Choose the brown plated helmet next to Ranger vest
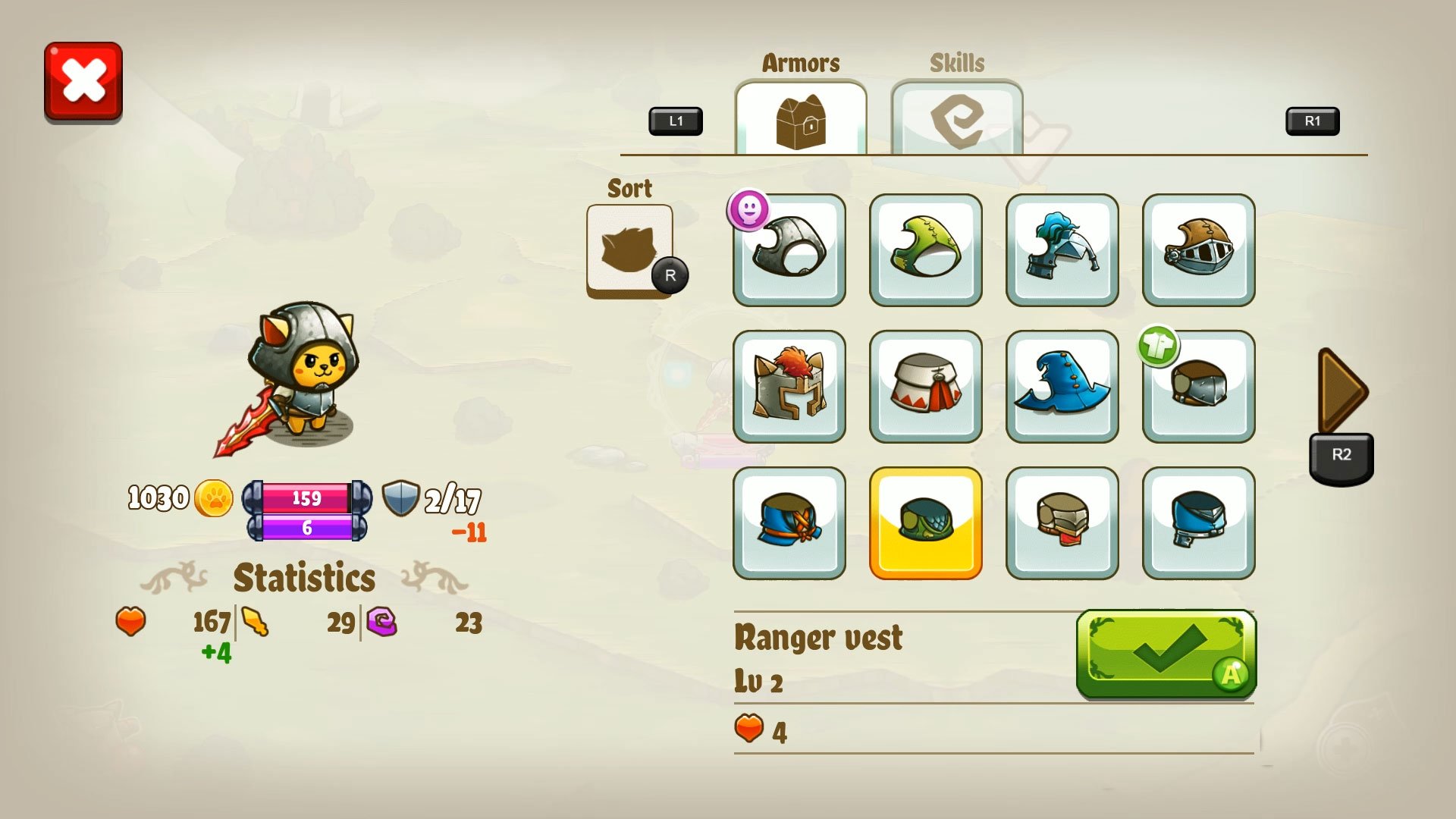 click(1062, 525)
